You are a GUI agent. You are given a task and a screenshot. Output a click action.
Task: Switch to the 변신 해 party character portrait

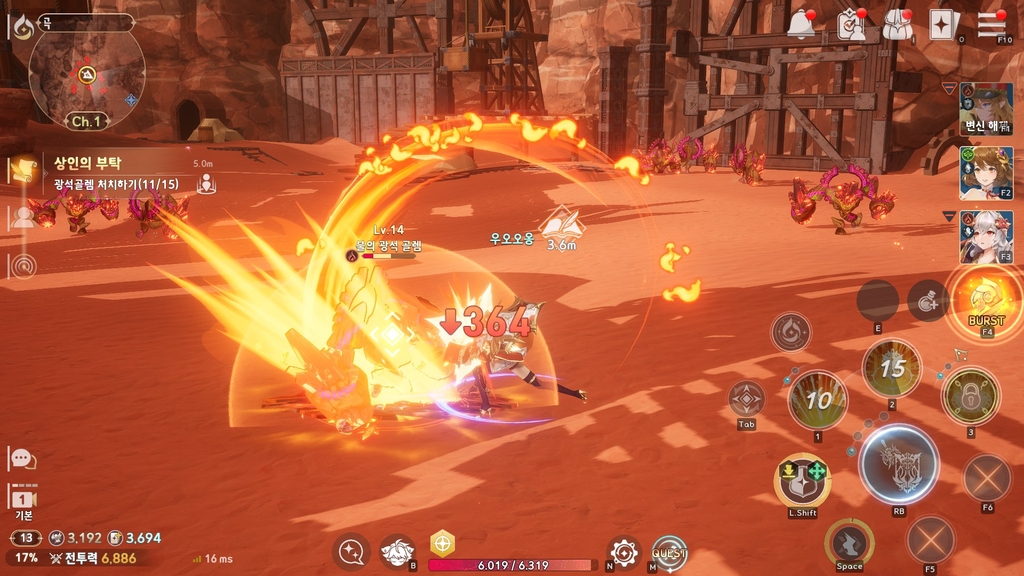pyautogui.click(x=985, y=109)
